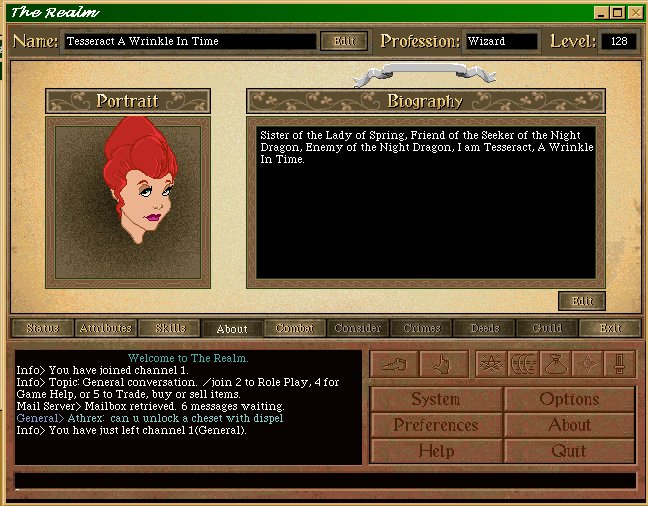Click the pointing hand icon
This screenshot has height=506, width=648.
(x=443, y=364)
